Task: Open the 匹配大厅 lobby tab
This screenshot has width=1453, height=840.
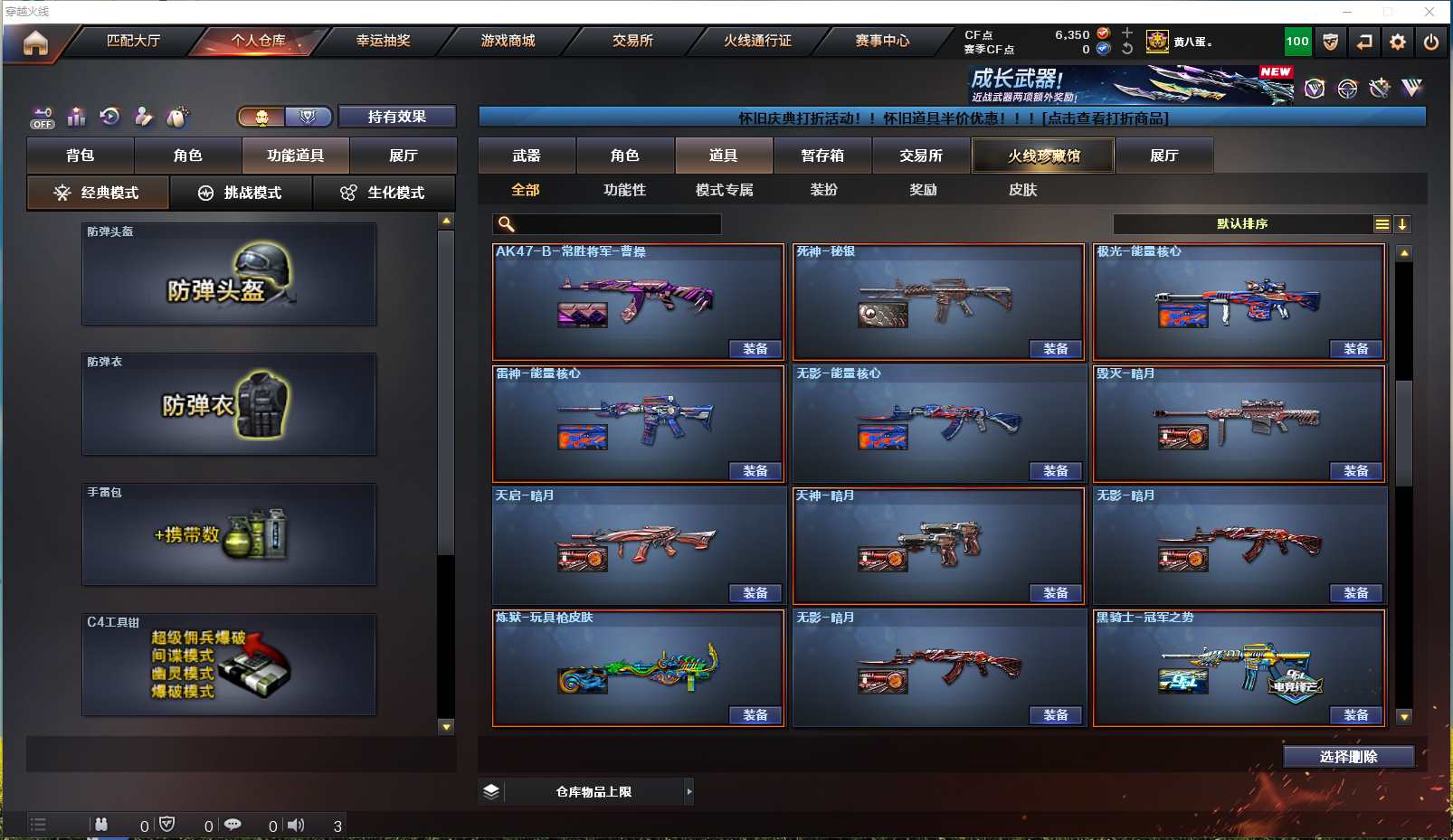Action: [133, 41]
